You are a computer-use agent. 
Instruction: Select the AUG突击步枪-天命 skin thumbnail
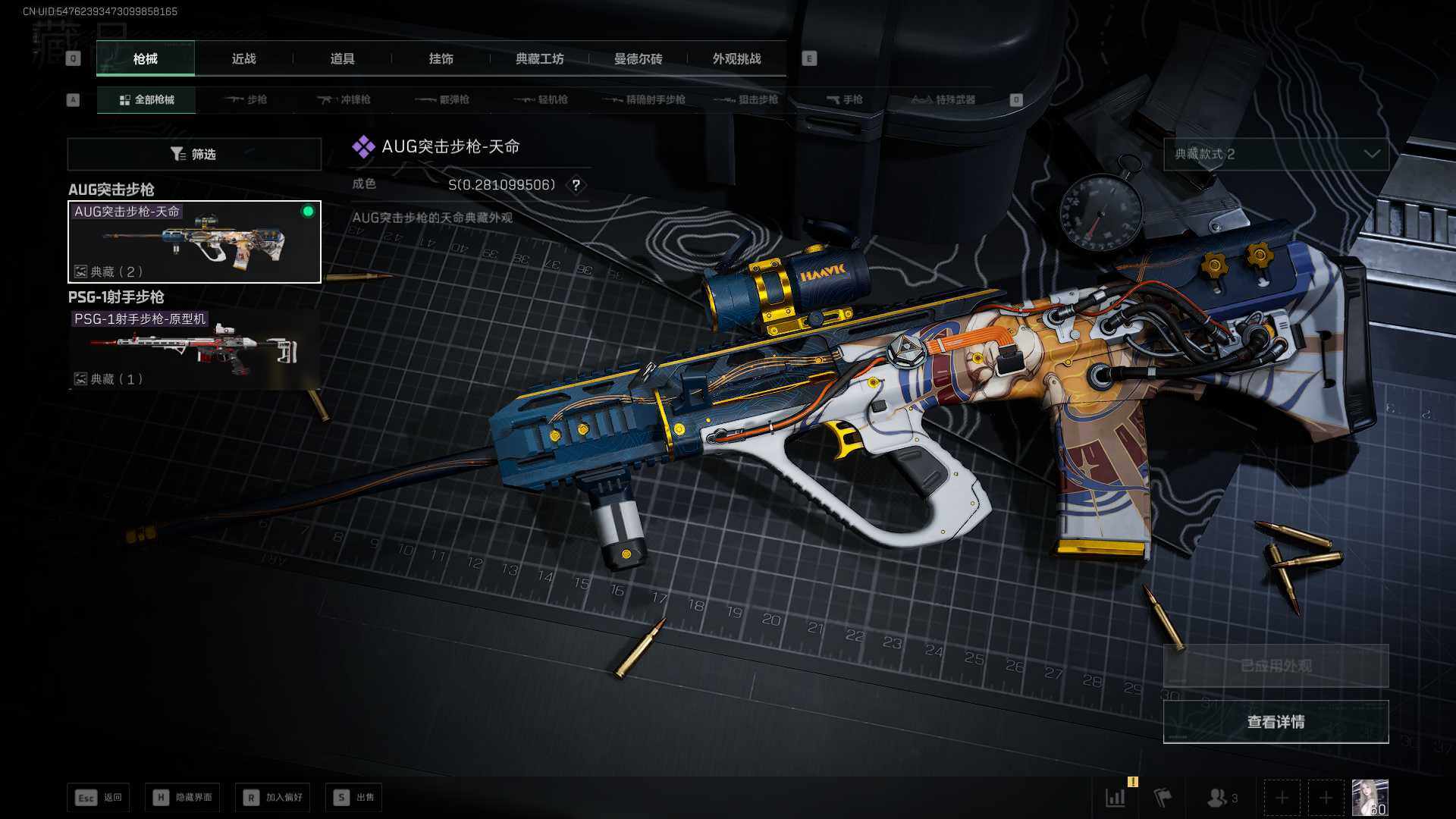194,242
